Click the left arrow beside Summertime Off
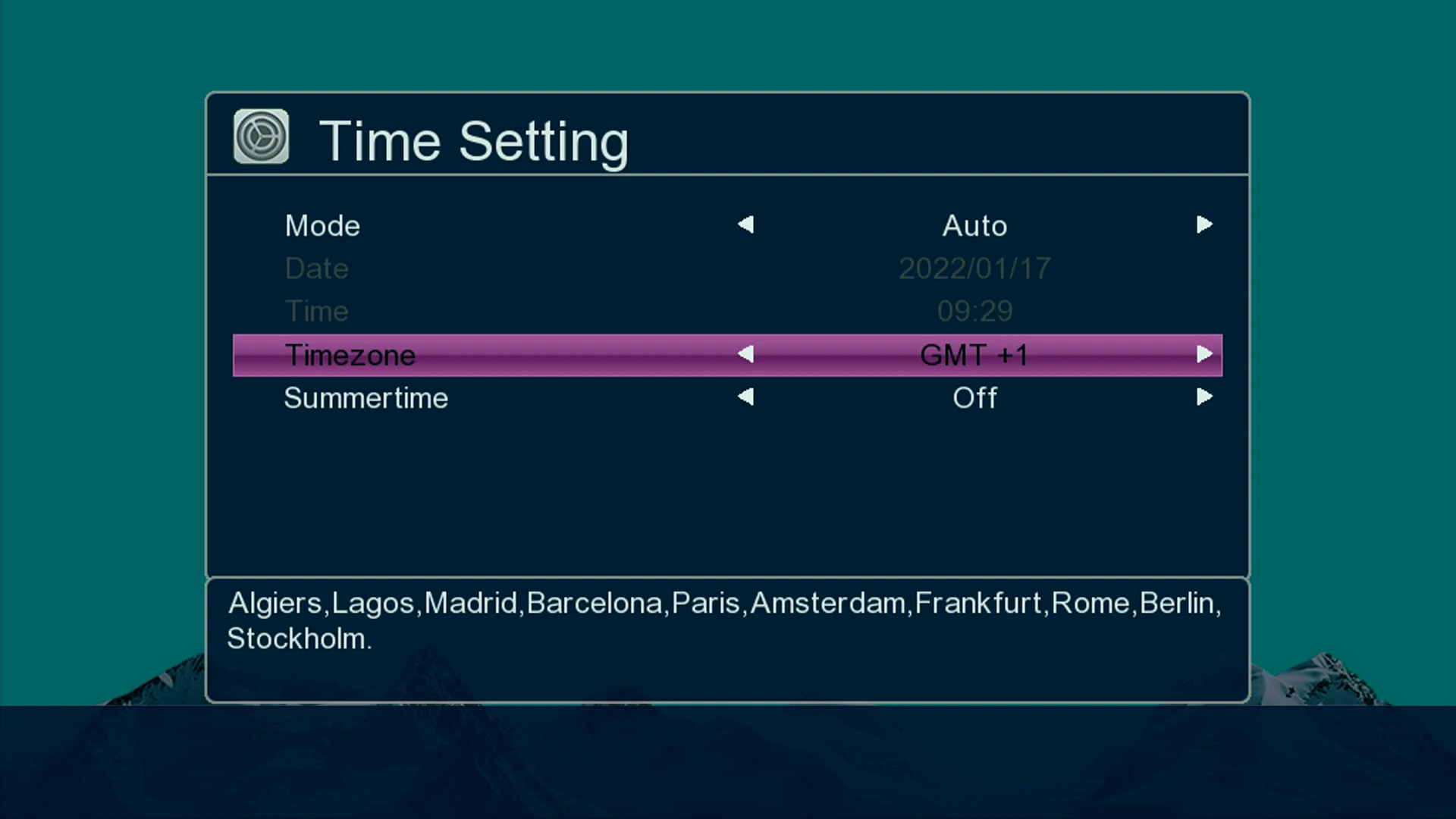Screen dimensions: 1456x819 [745, 397]
